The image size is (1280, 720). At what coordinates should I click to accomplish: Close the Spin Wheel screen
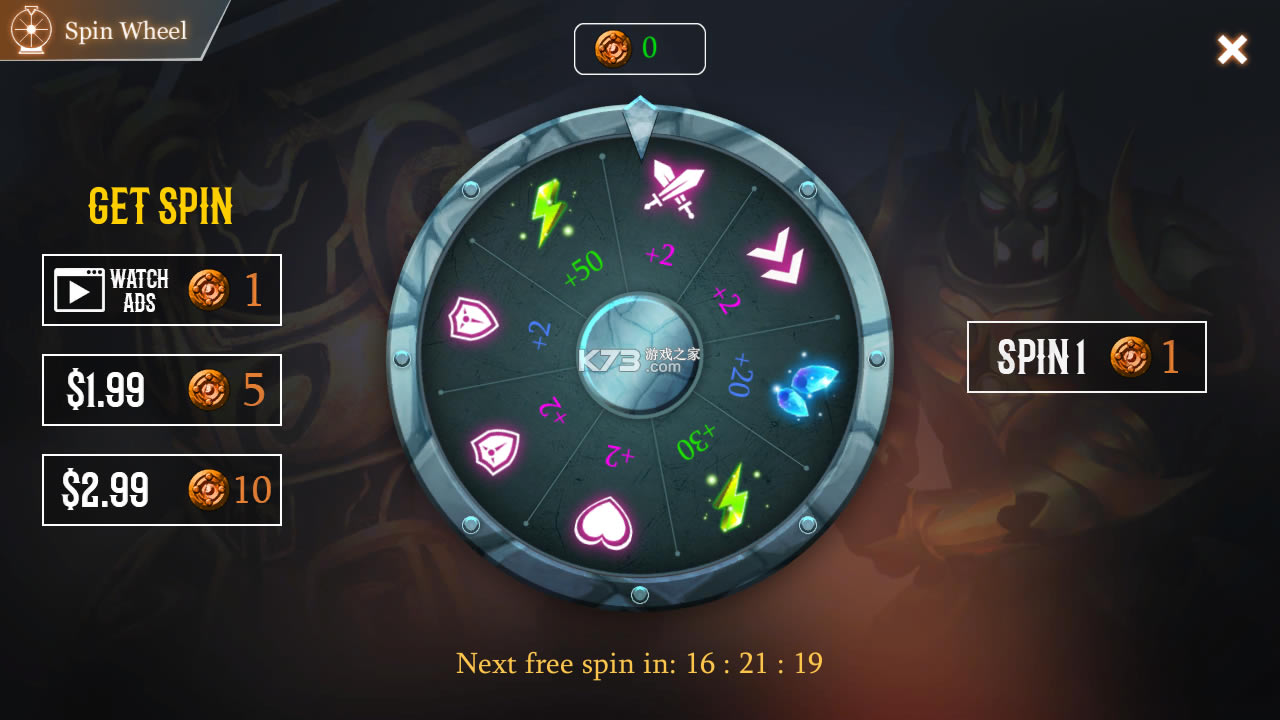[1232, 50]
